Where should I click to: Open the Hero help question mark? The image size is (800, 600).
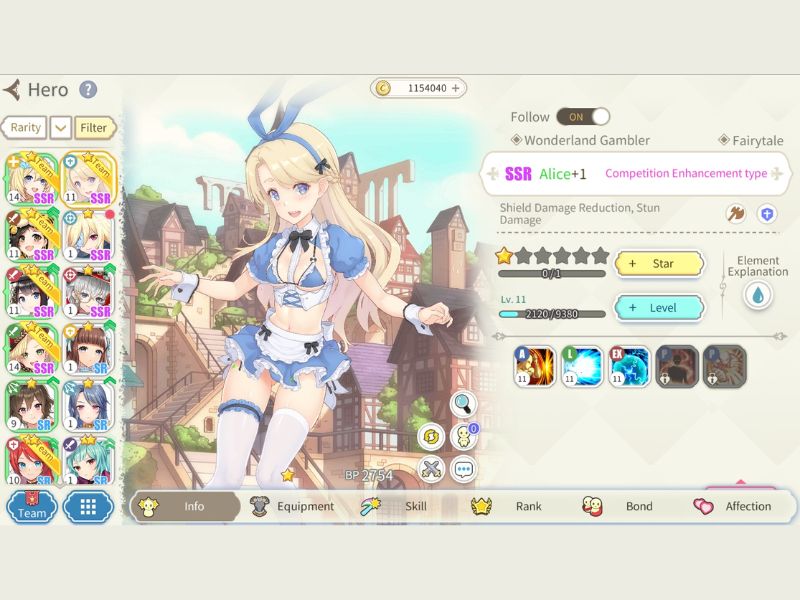click(88, 90)
